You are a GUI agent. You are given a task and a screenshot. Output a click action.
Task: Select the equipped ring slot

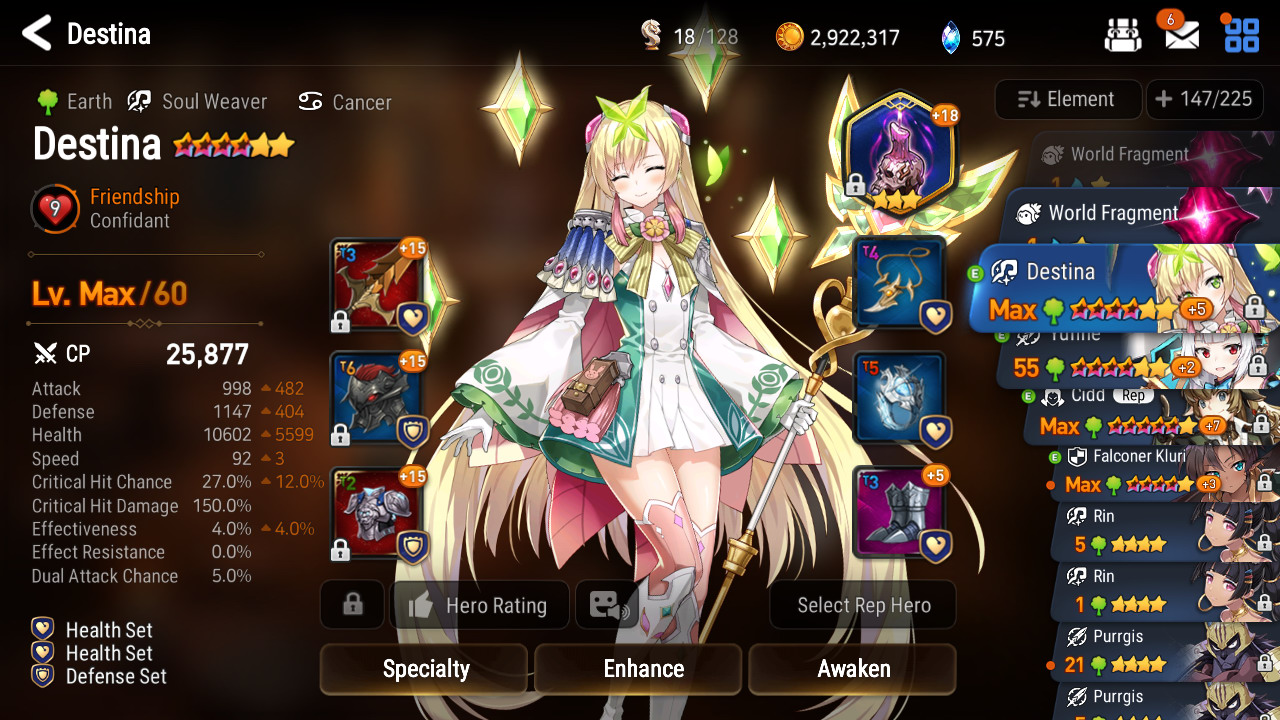[x=900, y=397]
